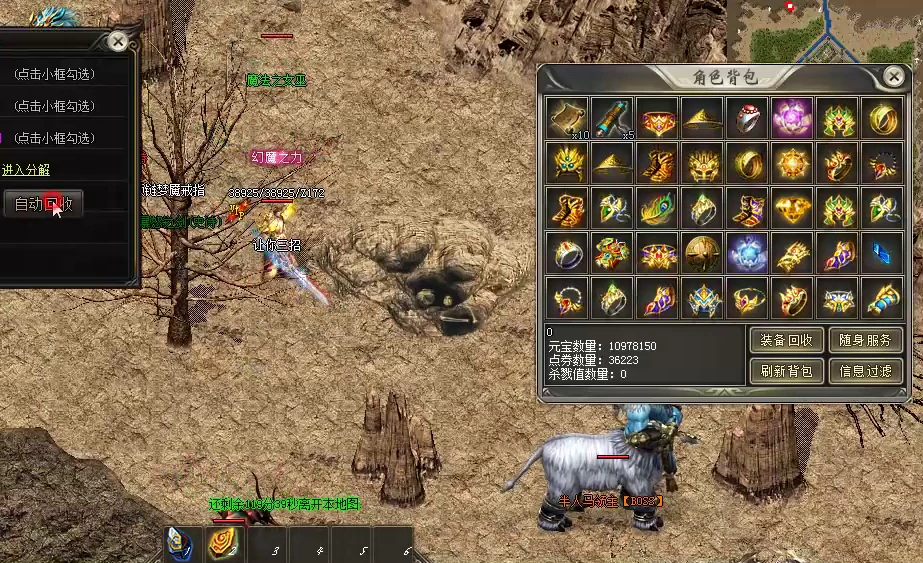Open the 信息过滤 info filter
Image resolution: width=923 pixels, height=563 pixels.
865,371
